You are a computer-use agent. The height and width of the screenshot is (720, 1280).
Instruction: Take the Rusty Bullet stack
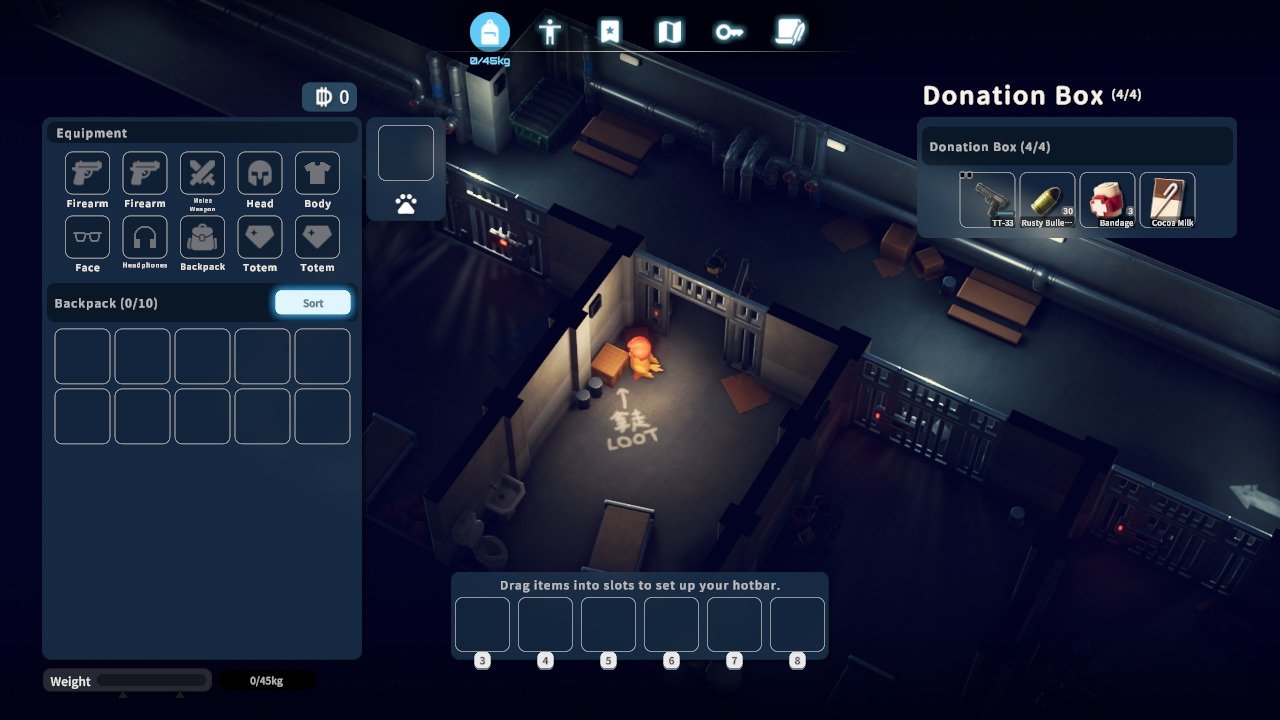point(1047,199)
